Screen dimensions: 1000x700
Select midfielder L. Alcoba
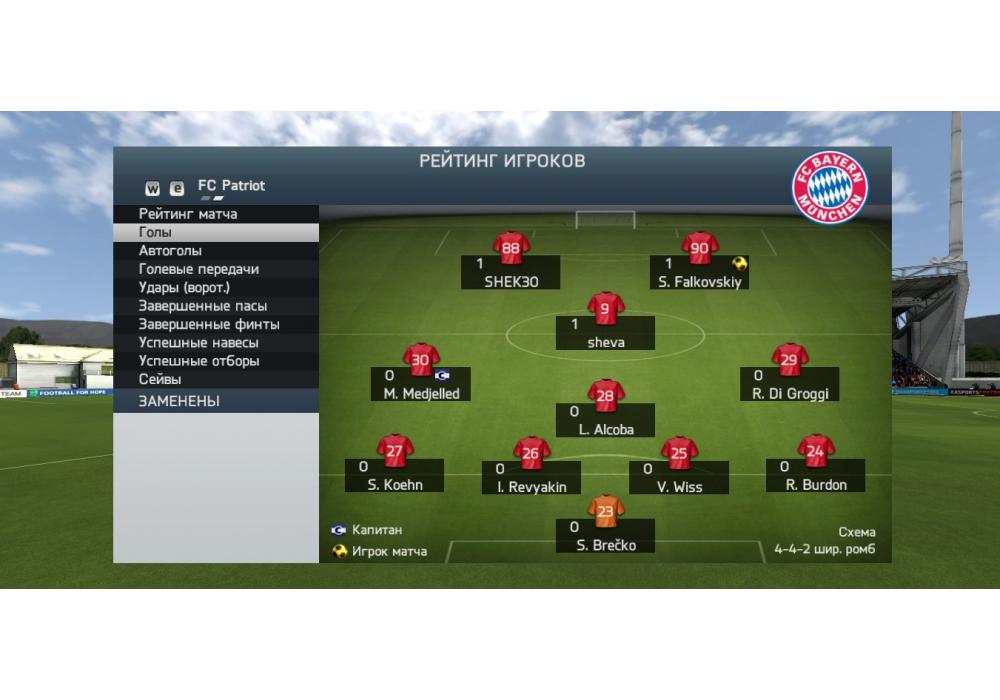click(x=606, y=412)
